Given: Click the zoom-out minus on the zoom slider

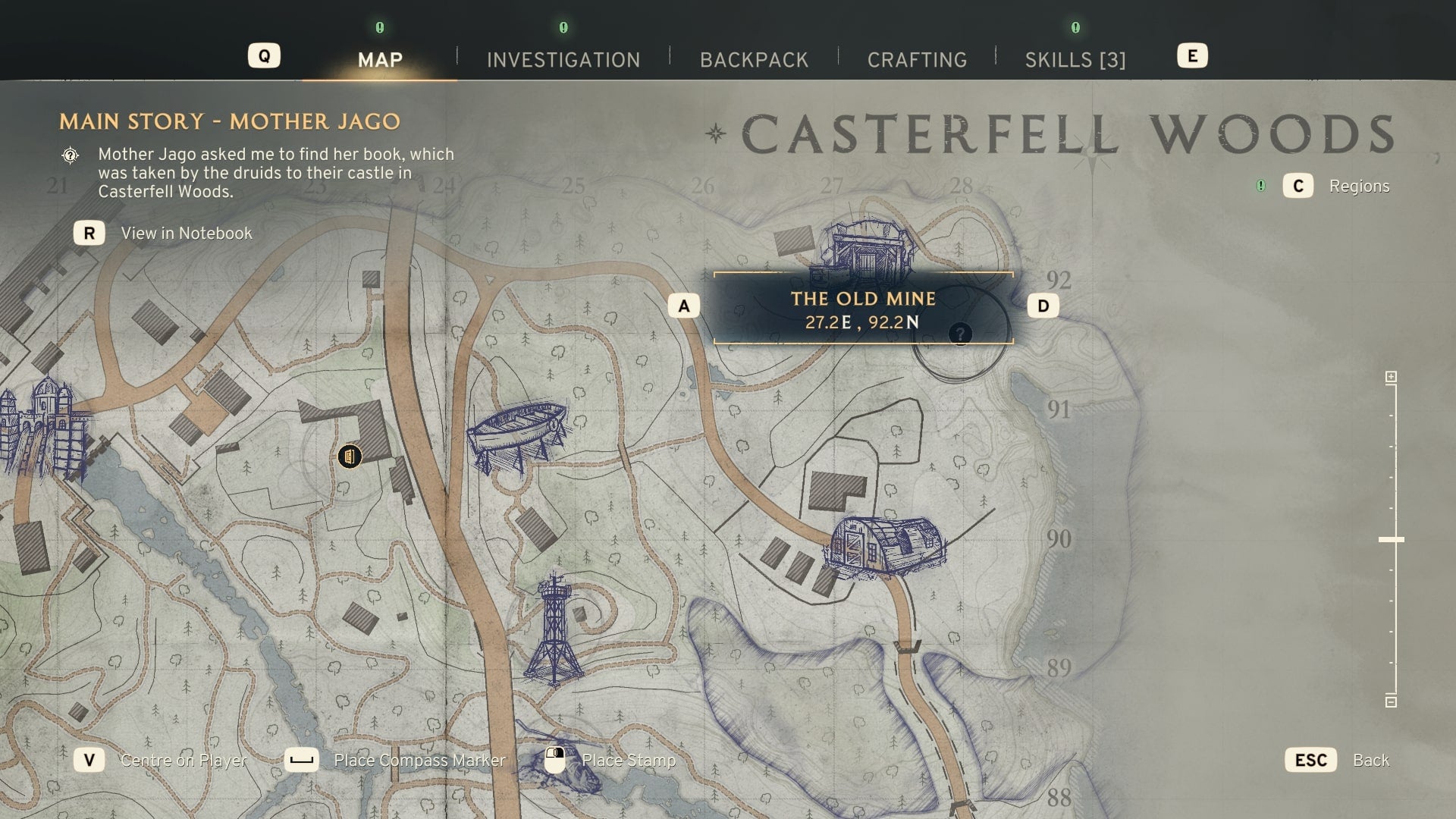Looking at the screenshot, I should (x=1391, y=701).
